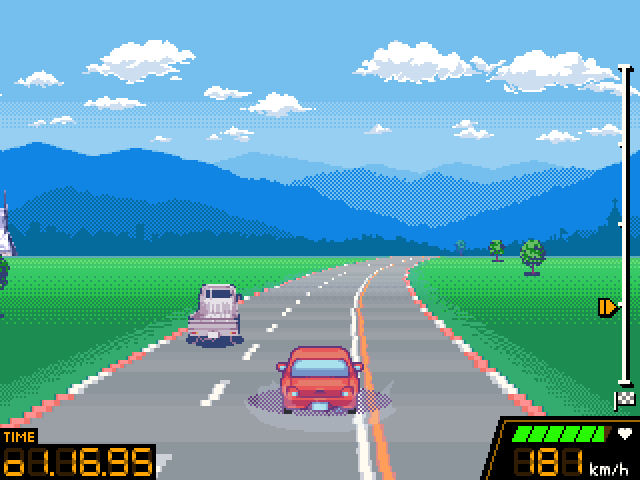The image size is (640, 480).
Task: Select the checkered finish flag icon
Action: [x=625, y=400]
